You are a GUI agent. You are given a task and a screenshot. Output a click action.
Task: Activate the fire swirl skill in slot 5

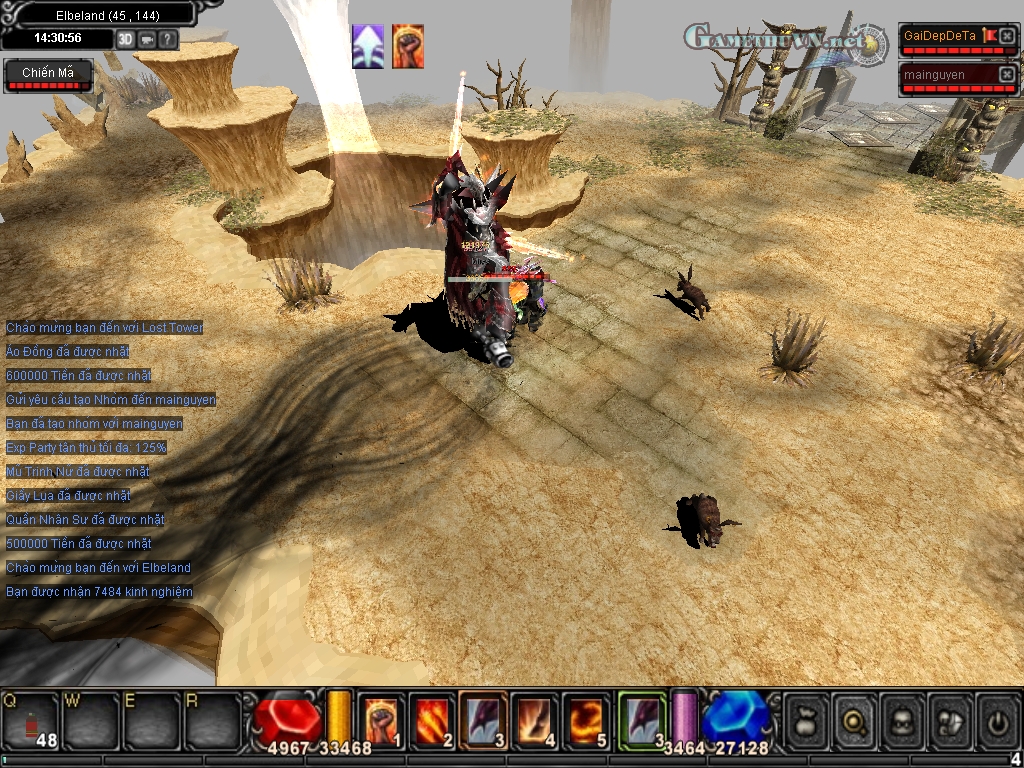click(x=586, y=718)
